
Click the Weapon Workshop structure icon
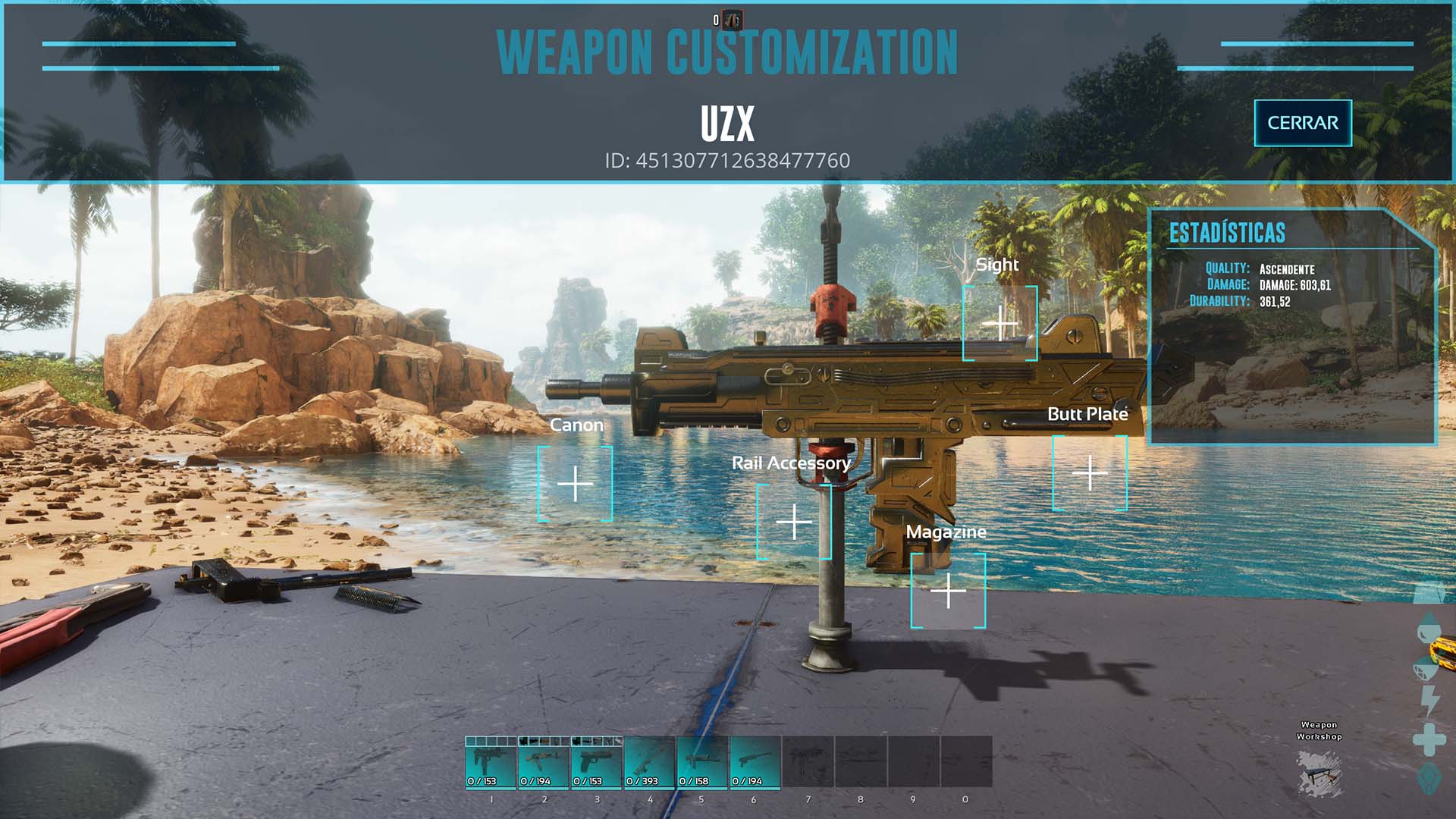tap(1319, 773)
